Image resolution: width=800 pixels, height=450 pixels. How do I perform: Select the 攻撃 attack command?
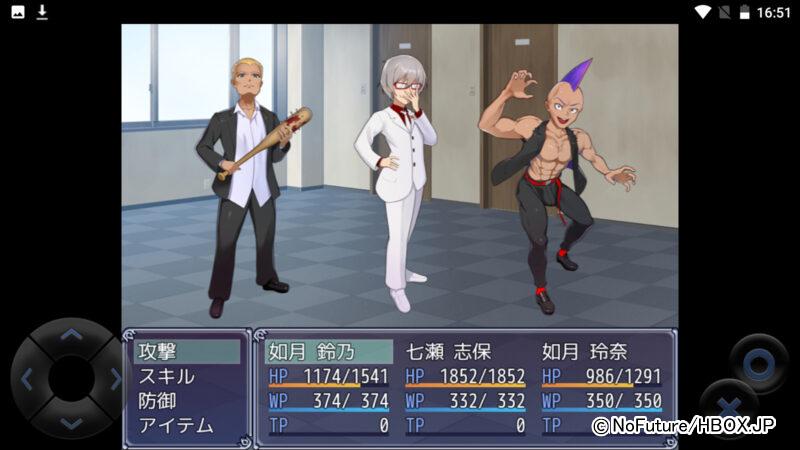click(186, 352)
